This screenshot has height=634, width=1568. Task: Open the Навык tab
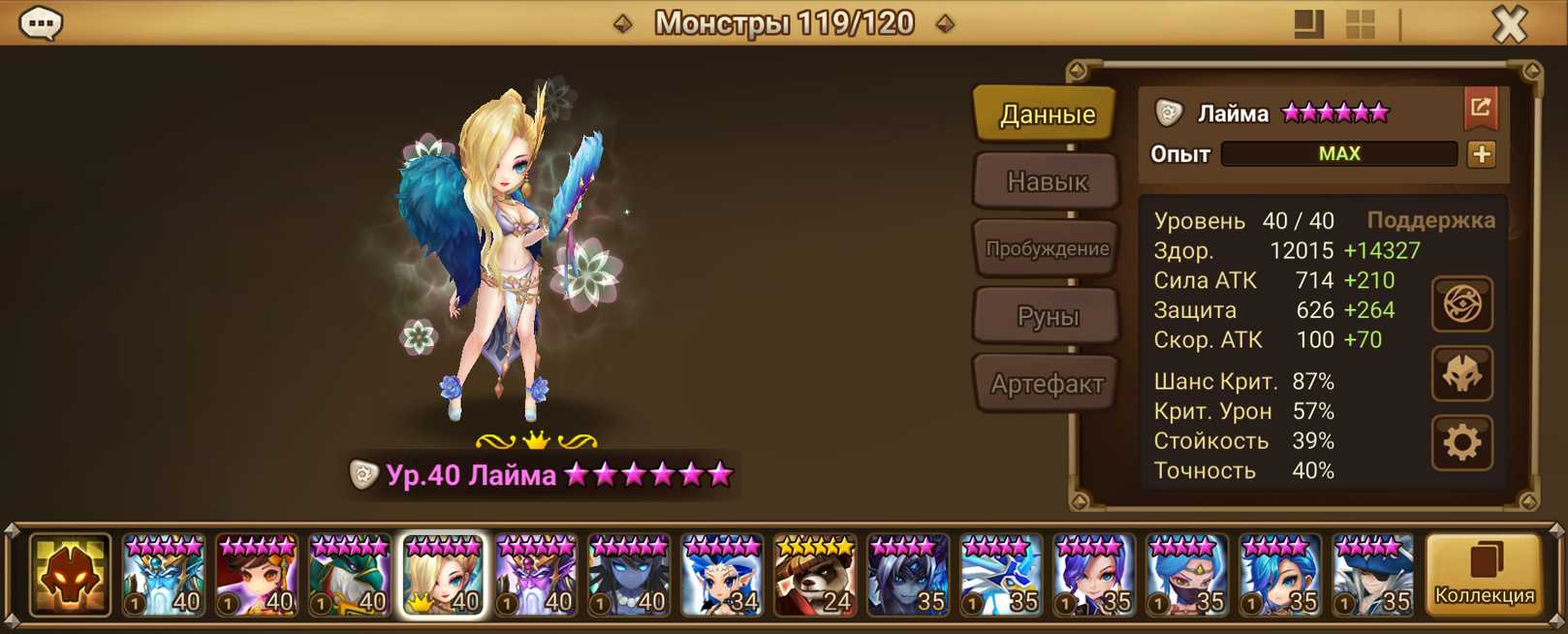(1047, 181)
